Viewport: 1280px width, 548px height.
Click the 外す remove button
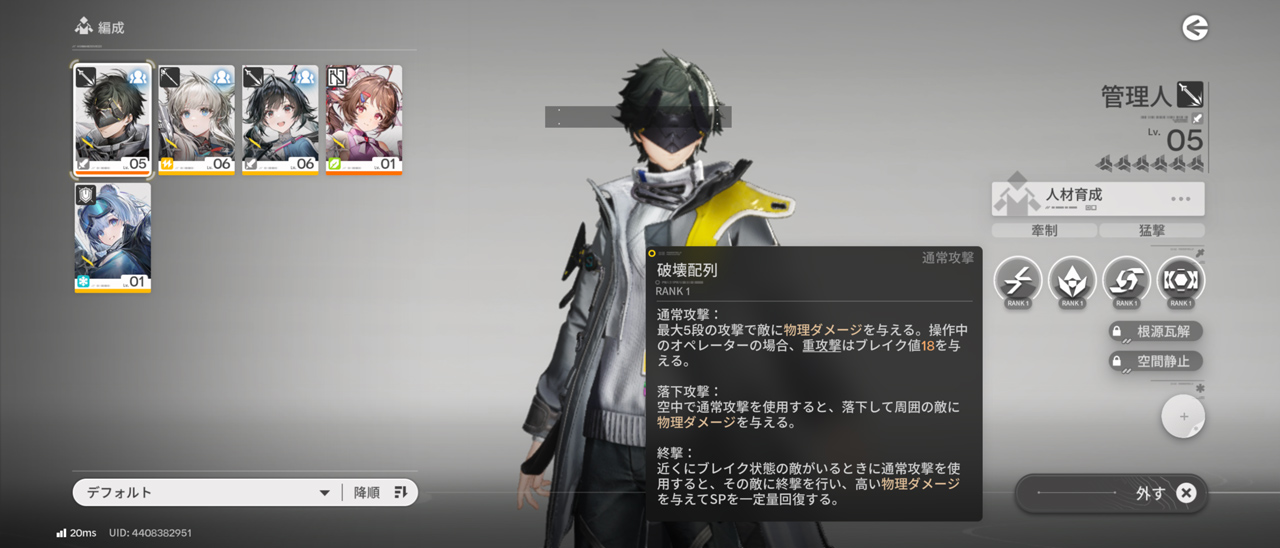point(1112,492)
